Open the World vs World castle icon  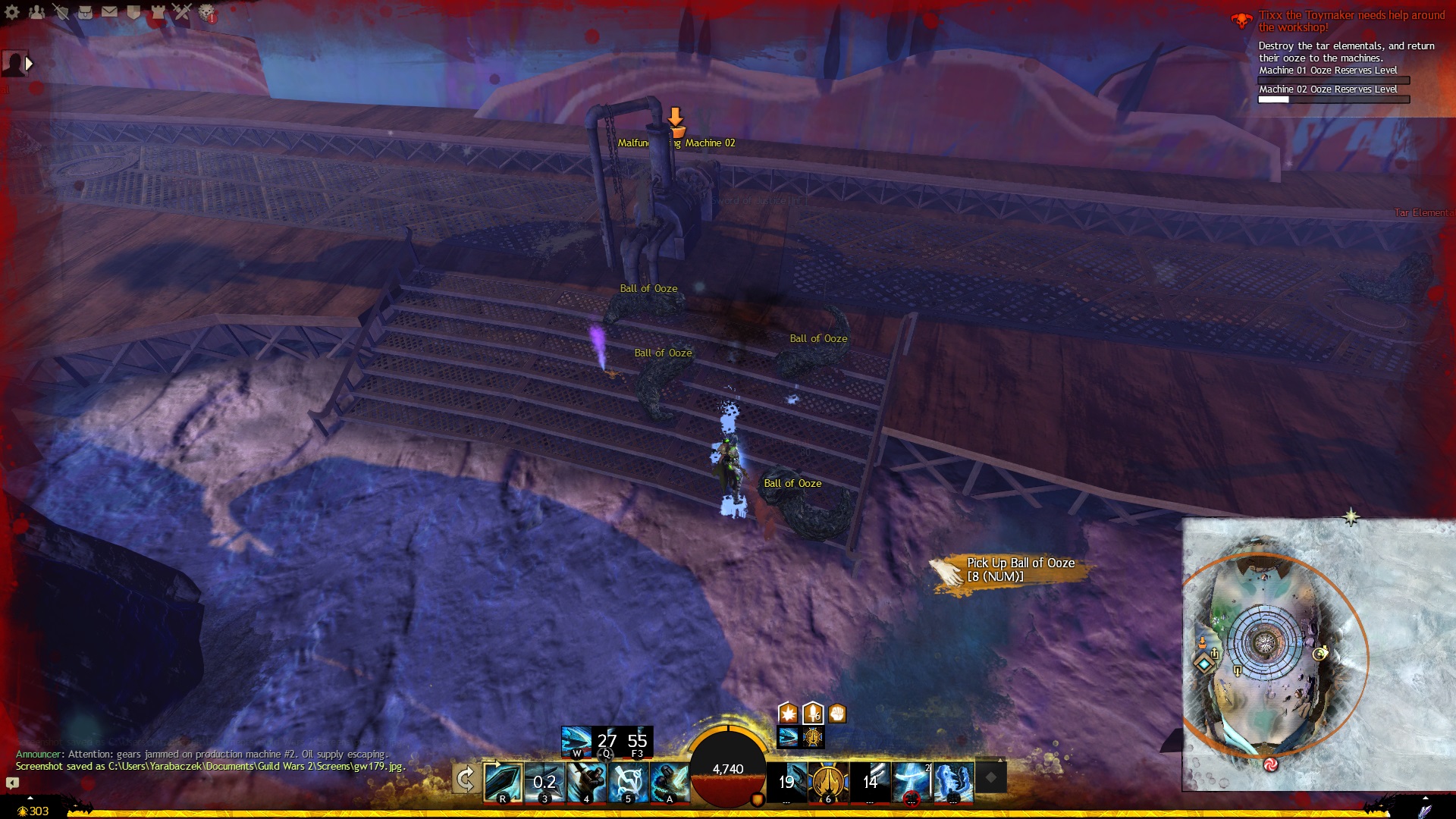158,12
